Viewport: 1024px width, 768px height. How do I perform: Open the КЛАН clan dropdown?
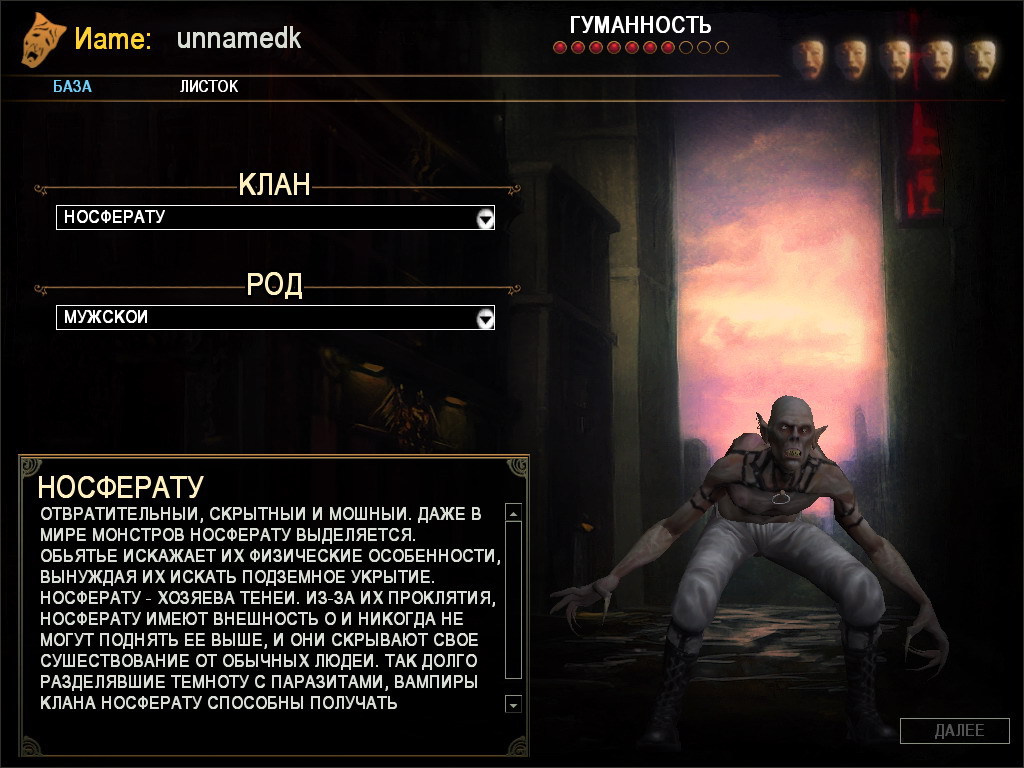click(x=485, y=218)
